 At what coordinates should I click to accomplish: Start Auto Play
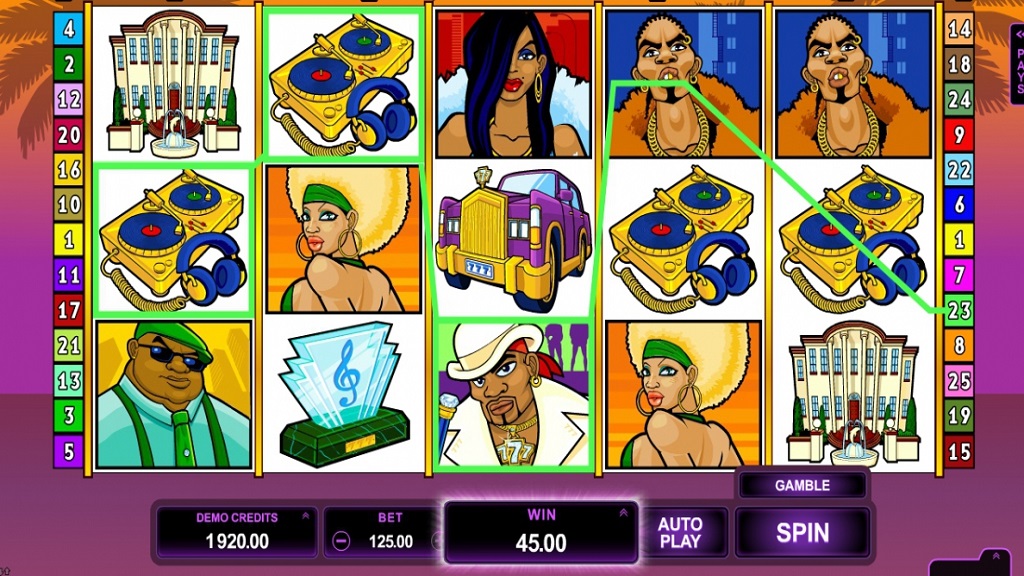(680, 532)
